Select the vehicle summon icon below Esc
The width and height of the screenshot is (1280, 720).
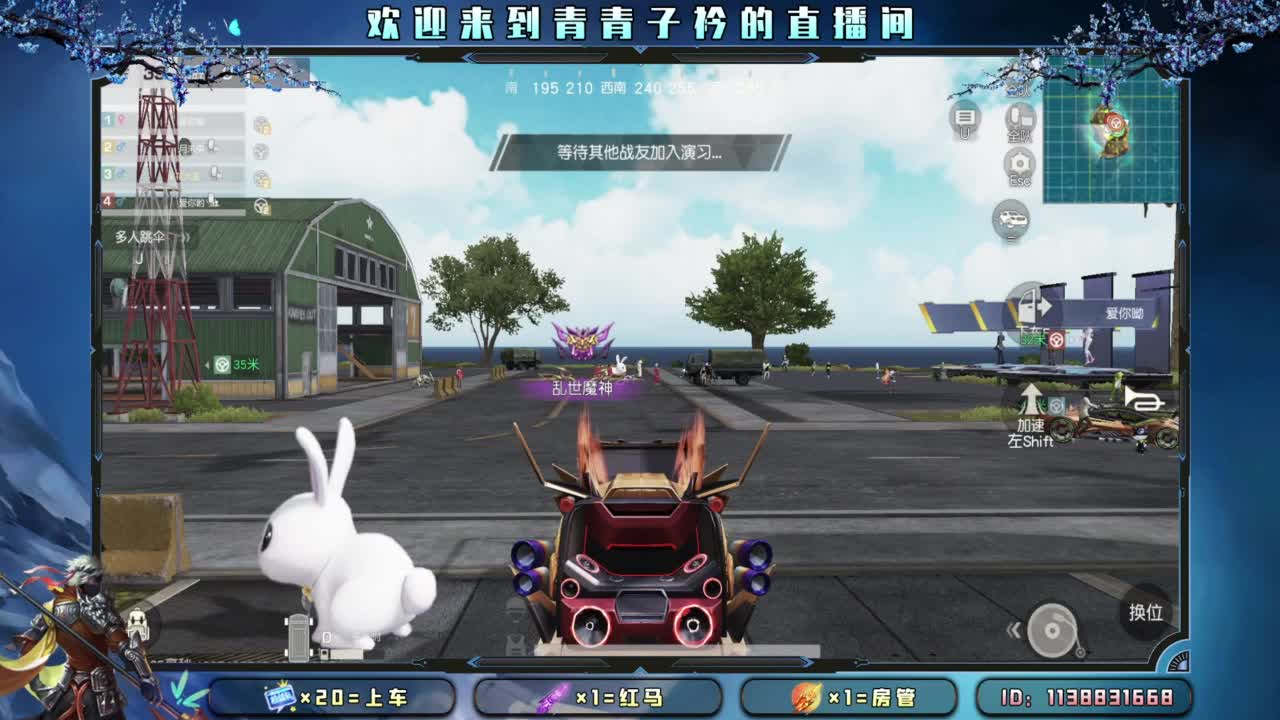click(1013, 218)
